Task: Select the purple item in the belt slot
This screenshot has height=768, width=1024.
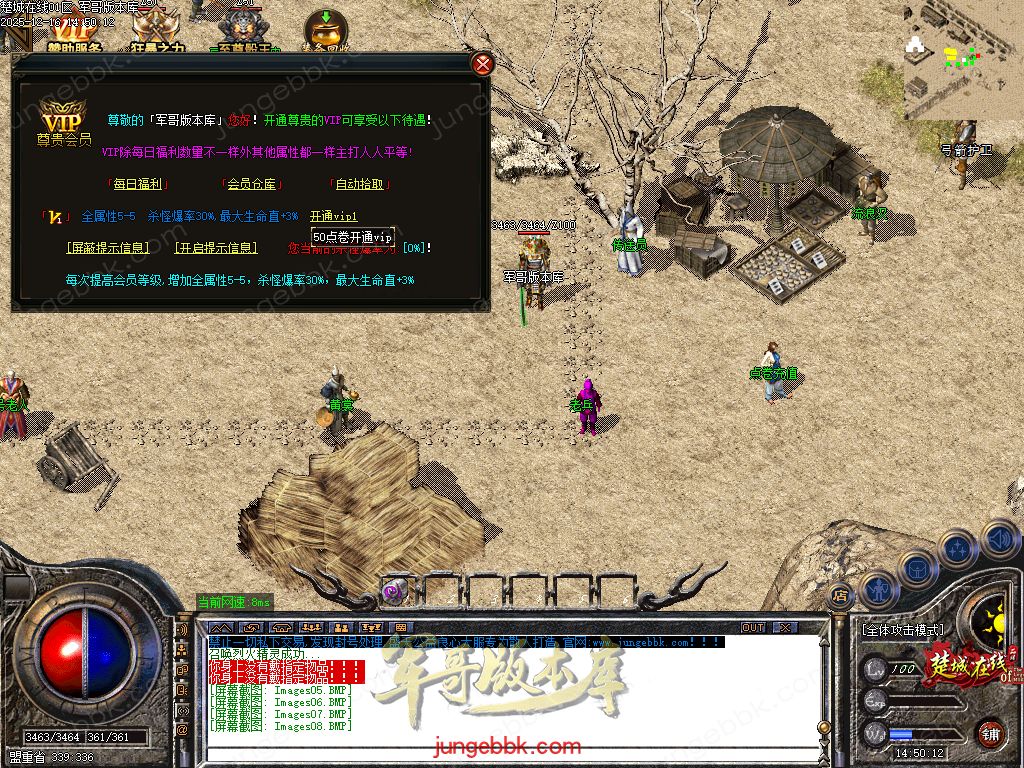Action: pos(393,591)
